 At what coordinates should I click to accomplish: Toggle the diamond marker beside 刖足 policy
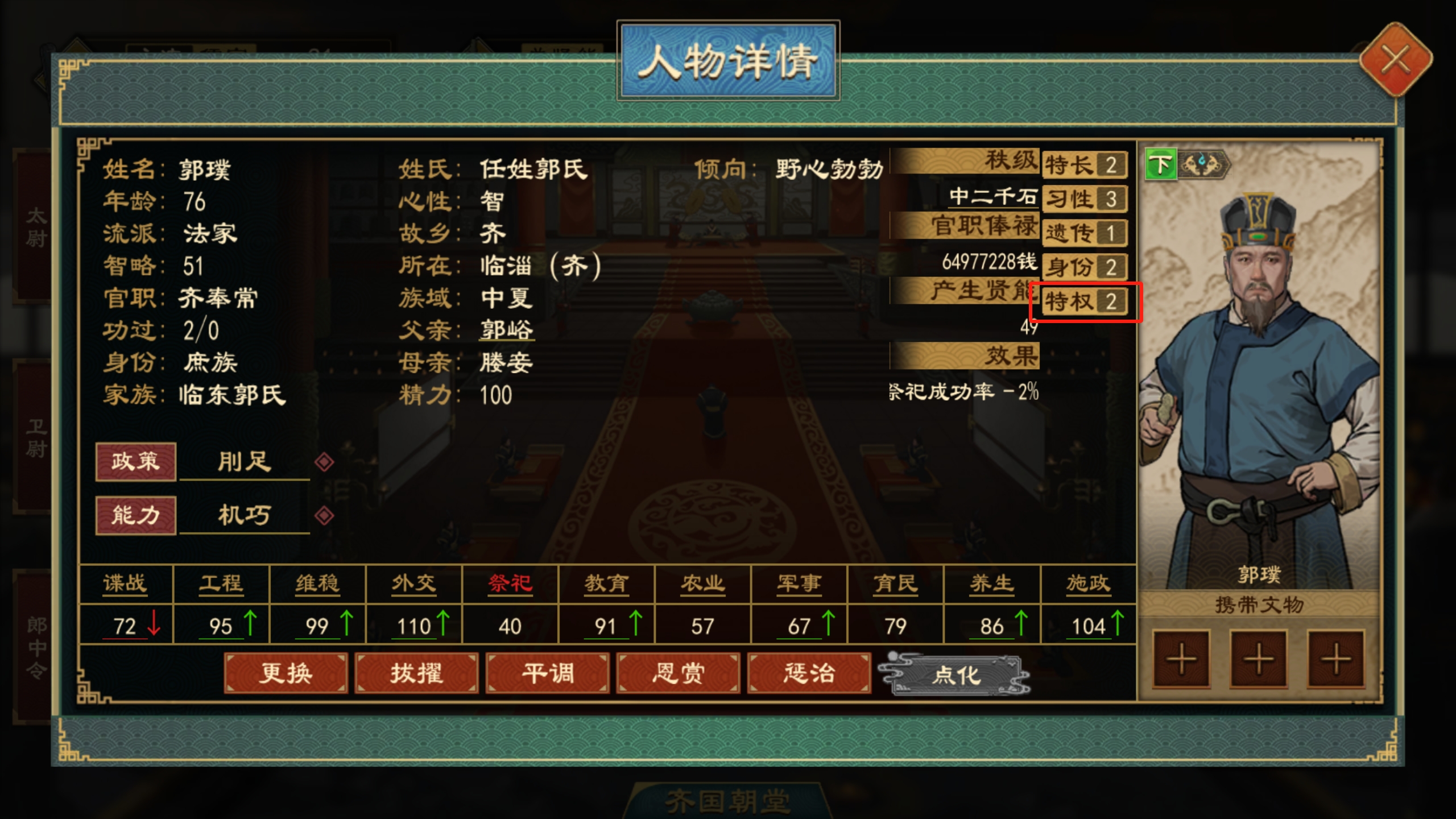coord(326,462)
